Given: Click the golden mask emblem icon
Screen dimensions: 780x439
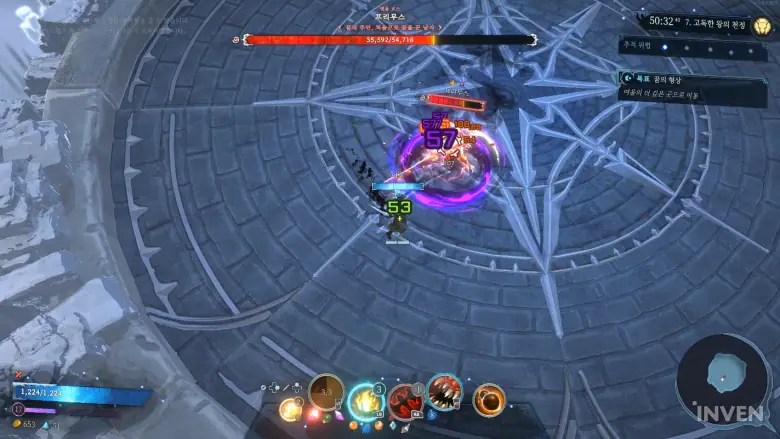Looking at the screenshot, I should [762, 25].
